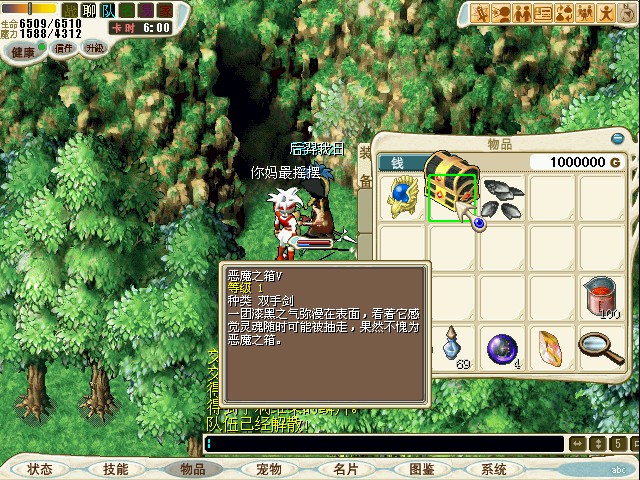Select the purple orb item

click(x=500, y=347)
